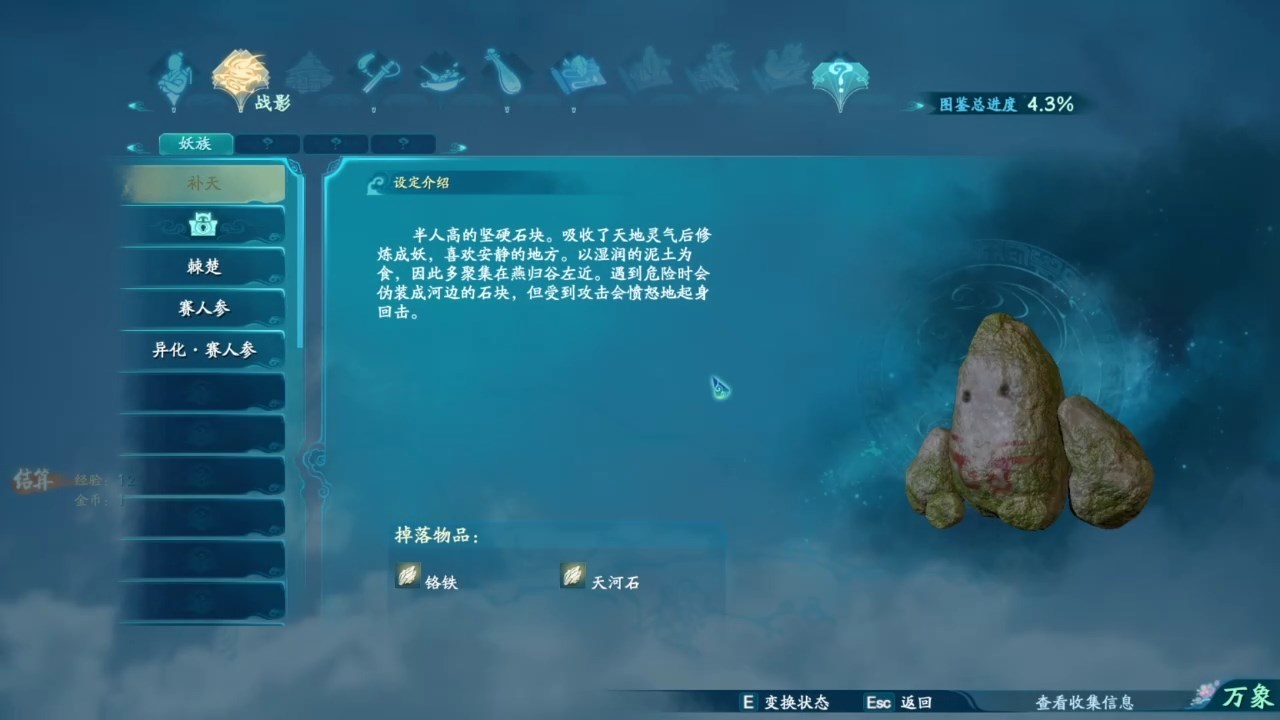The height and width of the screenshot is (720, 1280).
Task: Select the cooking wok category icon
Action: [440, 75]
